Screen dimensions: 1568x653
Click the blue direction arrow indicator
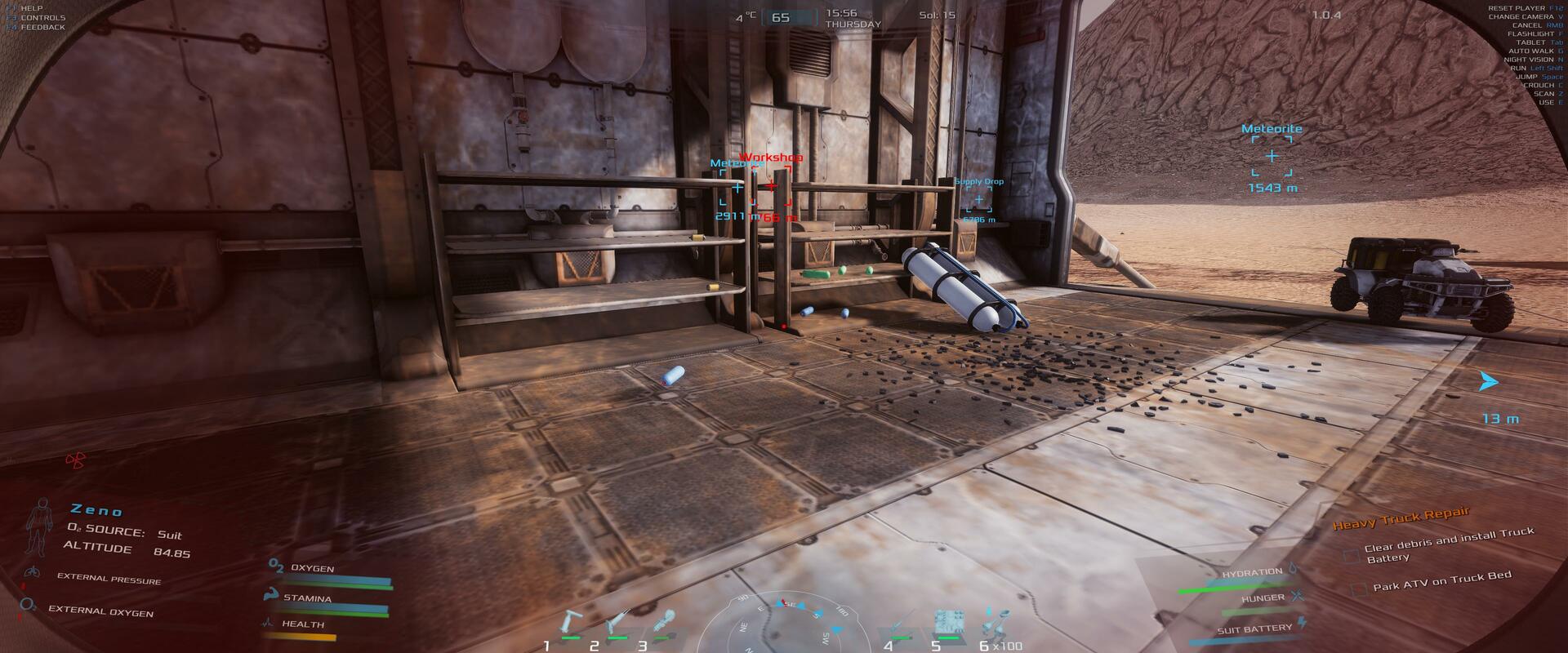(1489, 381)
